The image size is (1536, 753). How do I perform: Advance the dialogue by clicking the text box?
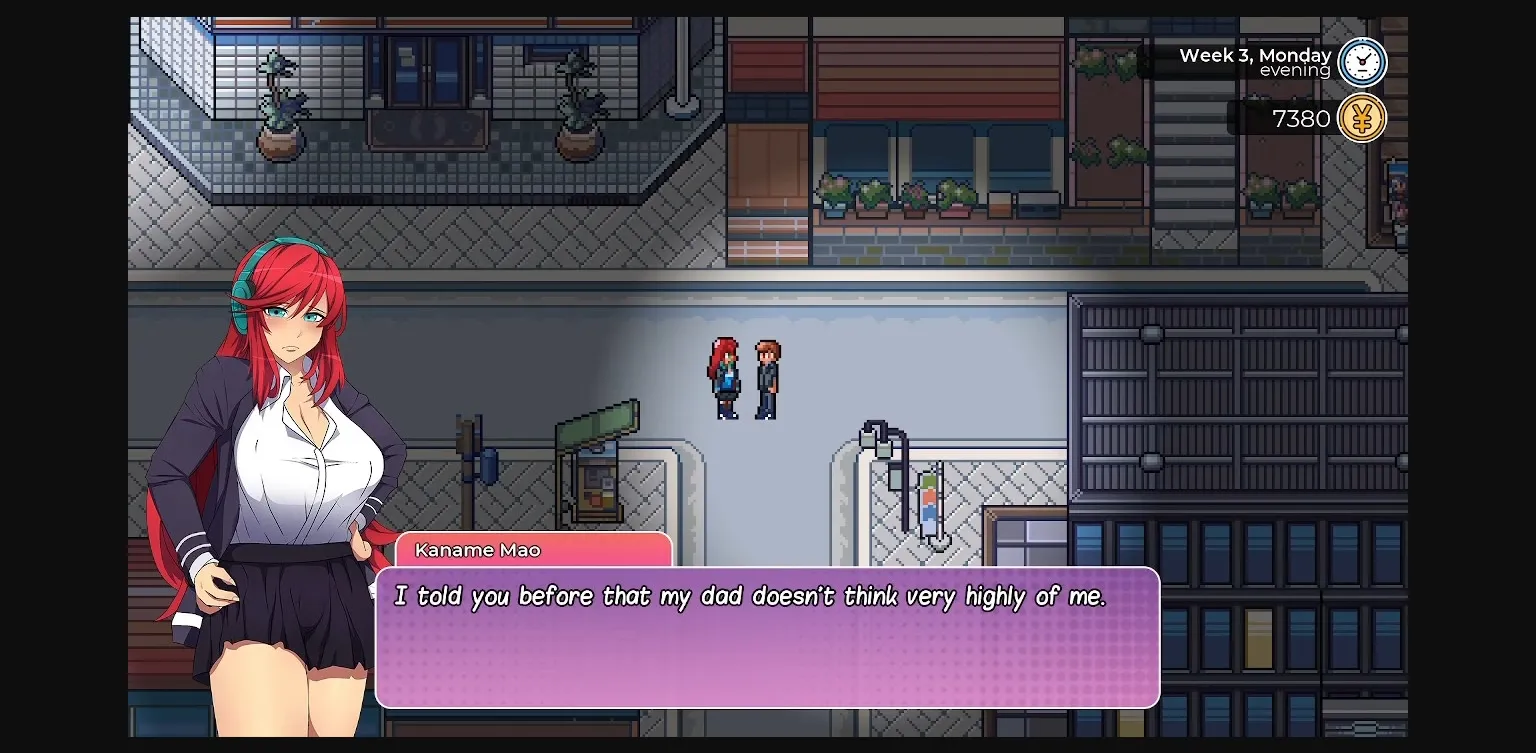pos(770,640)
